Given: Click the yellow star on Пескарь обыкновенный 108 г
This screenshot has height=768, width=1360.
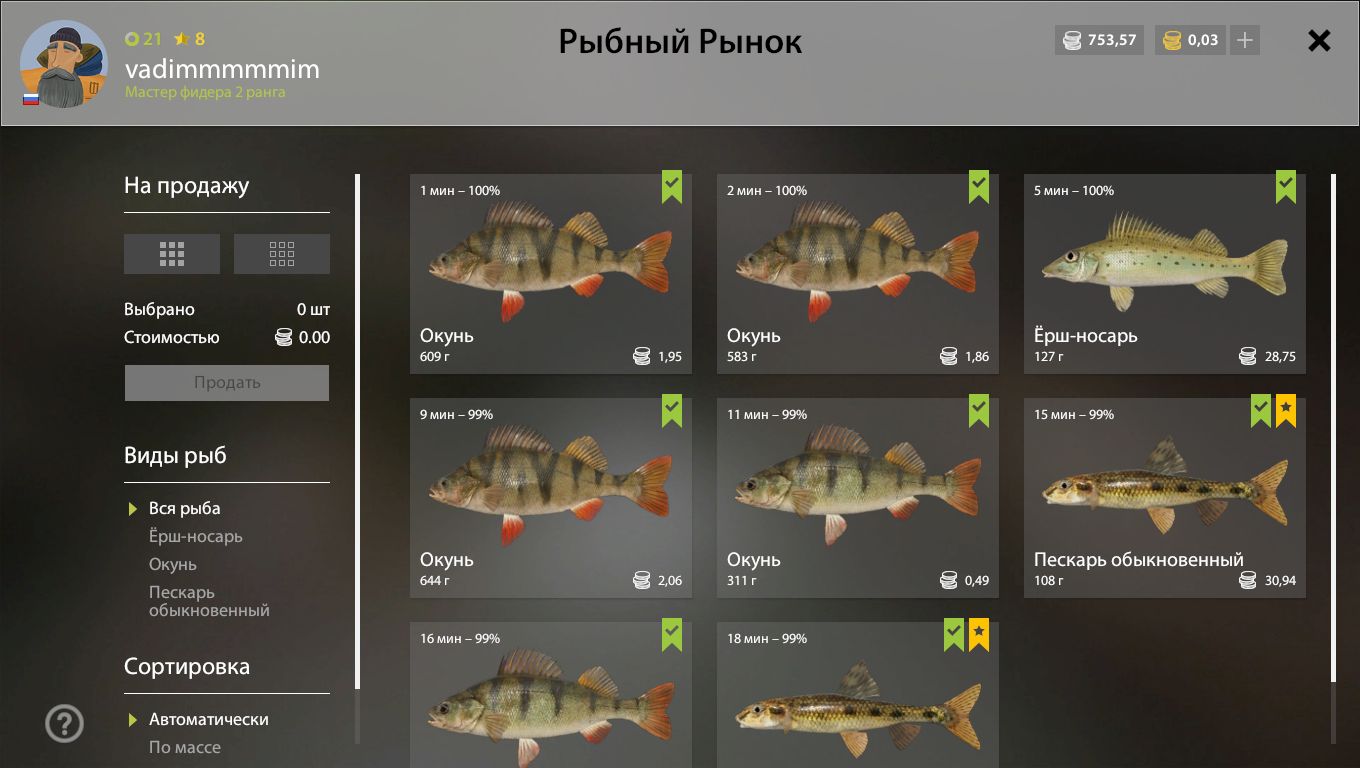Looking at the screenshot, I should click(x=1285, y=410).
